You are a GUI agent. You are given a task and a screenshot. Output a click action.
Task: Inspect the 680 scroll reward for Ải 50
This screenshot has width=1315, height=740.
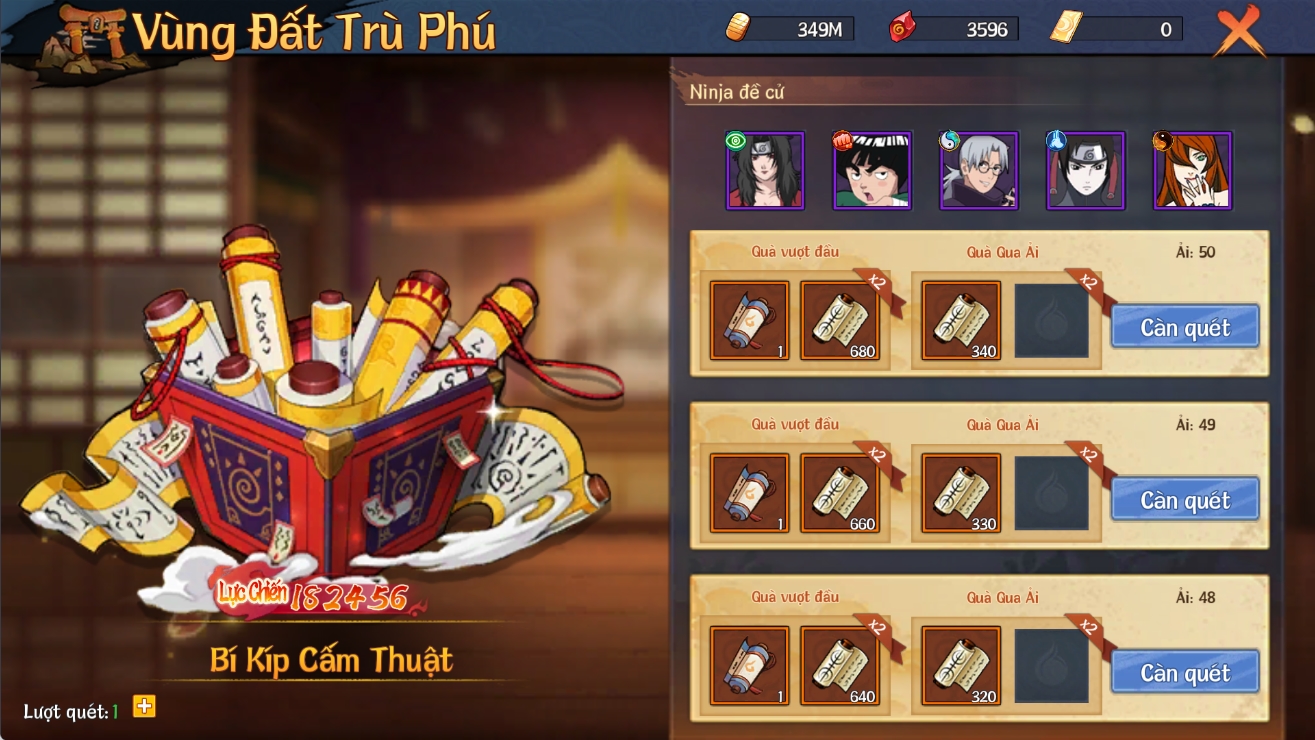[840, 320]
